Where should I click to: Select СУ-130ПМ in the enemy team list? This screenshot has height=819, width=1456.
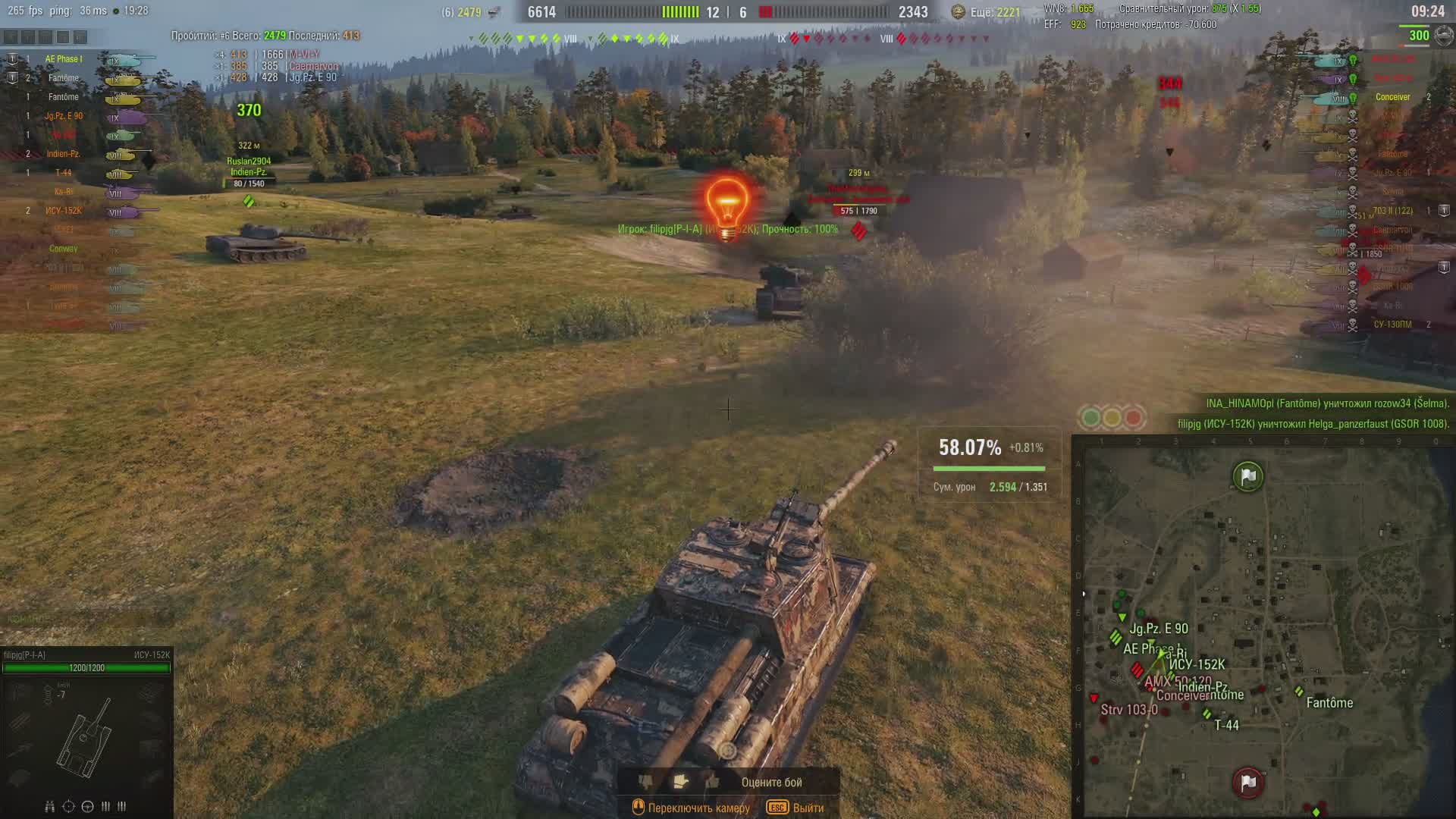click(x=1392, y=325)
